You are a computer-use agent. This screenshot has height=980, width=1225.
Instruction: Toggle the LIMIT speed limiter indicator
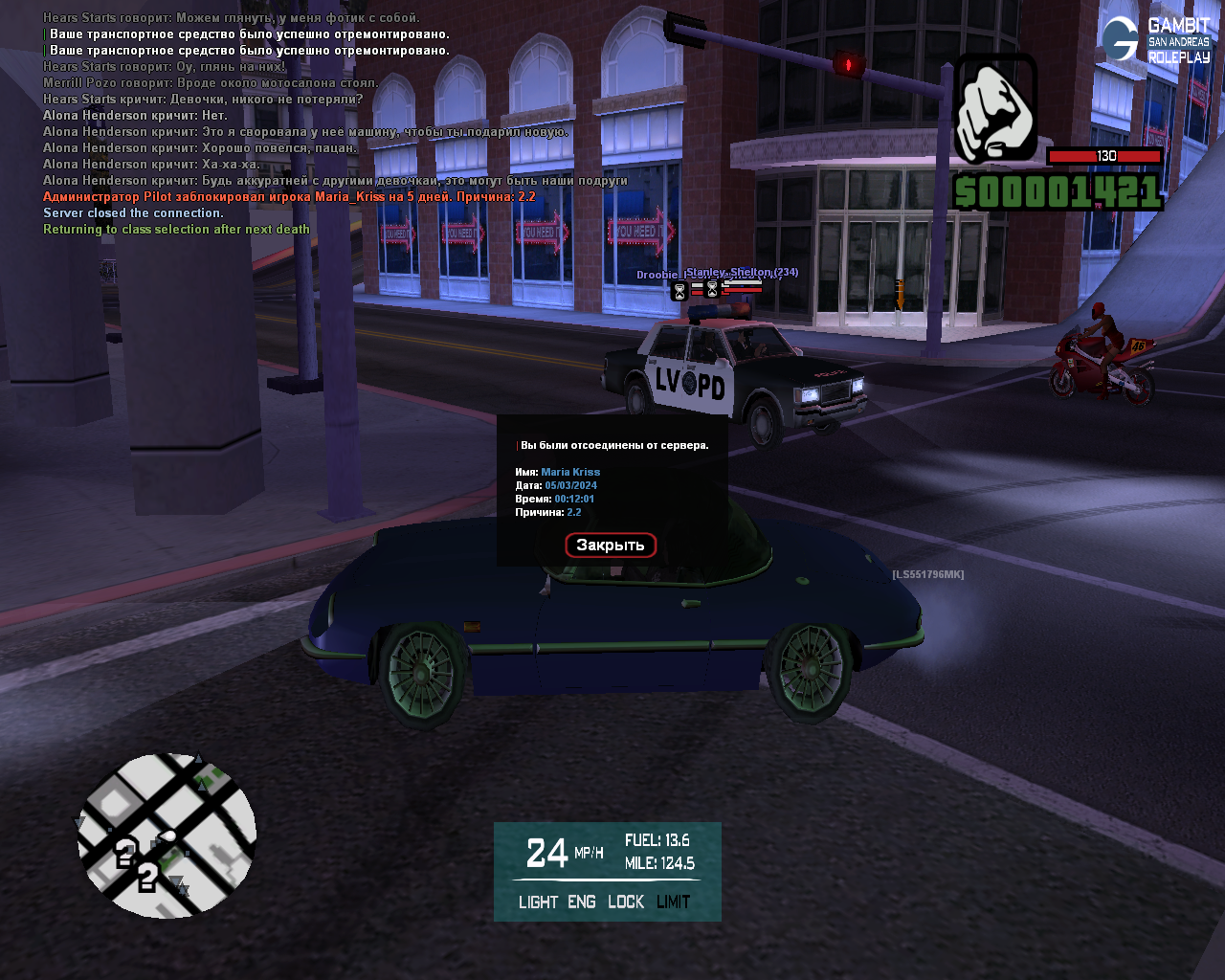(674, 902)
